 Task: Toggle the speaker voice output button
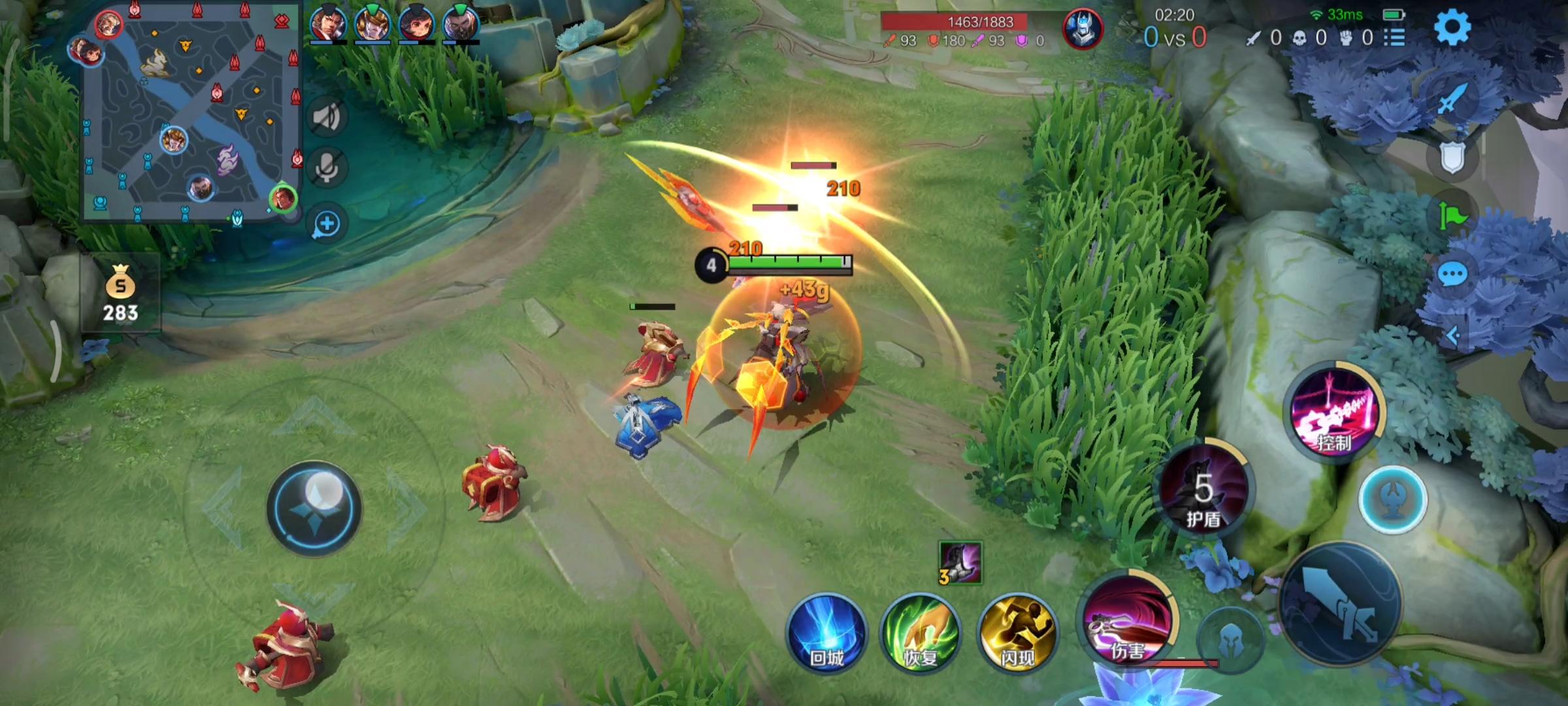click(326, 118)
